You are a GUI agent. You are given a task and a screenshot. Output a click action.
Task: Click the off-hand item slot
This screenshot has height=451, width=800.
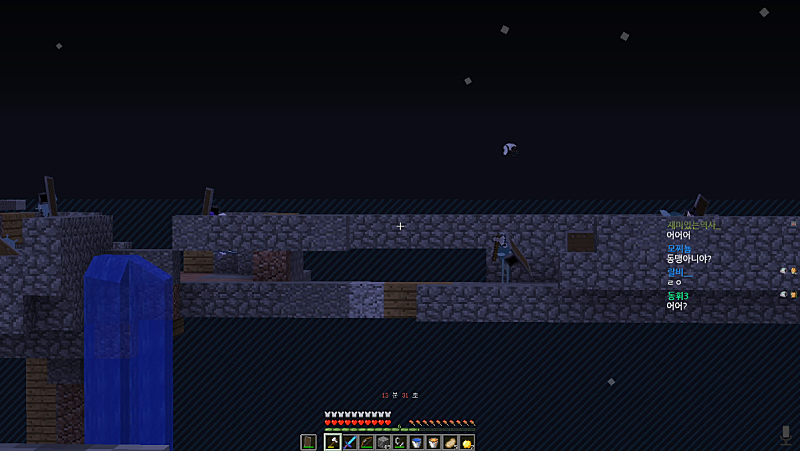tap(308, 442)
